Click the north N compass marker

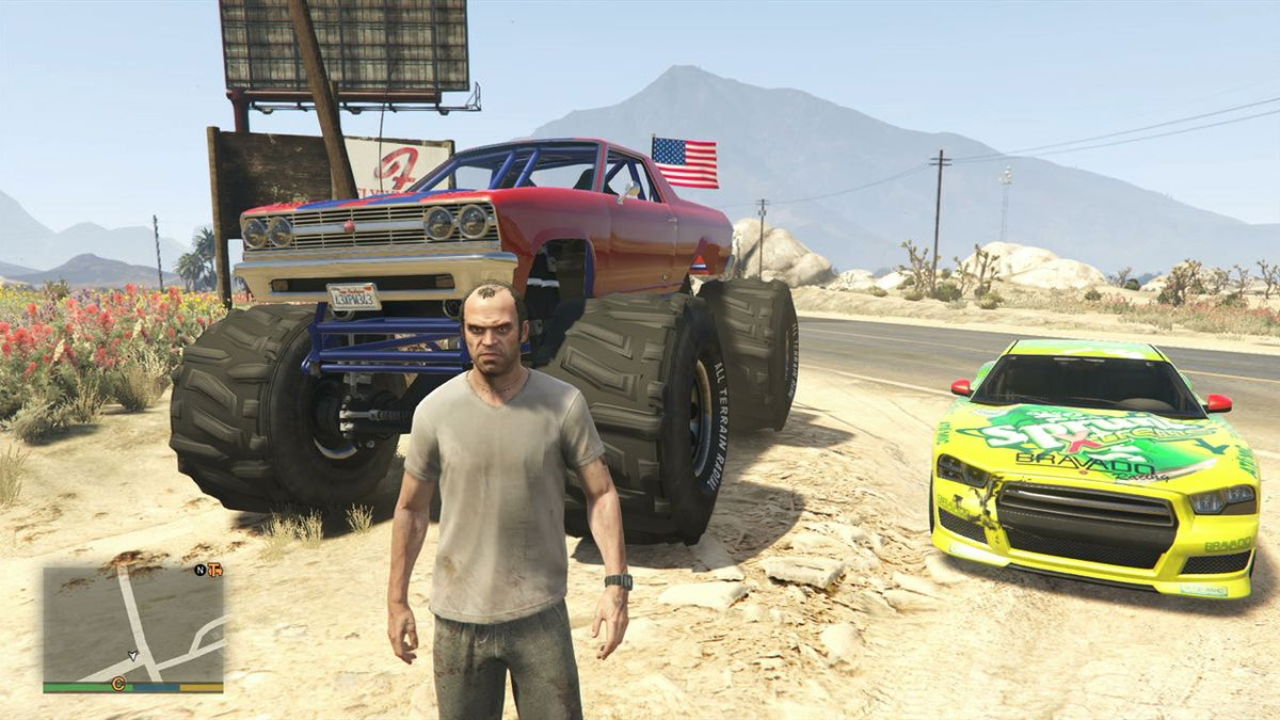[x=200, y=570]
